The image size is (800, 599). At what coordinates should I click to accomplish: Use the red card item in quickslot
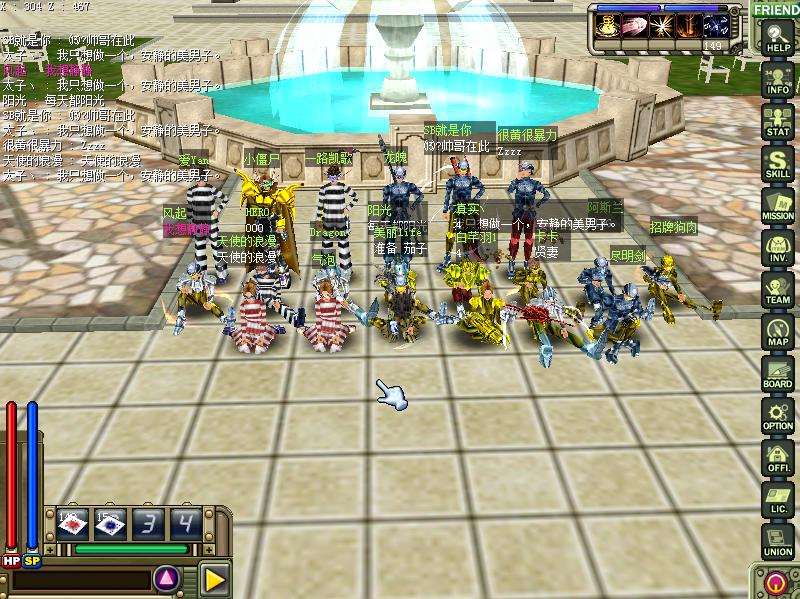click(x=74, y=523)
